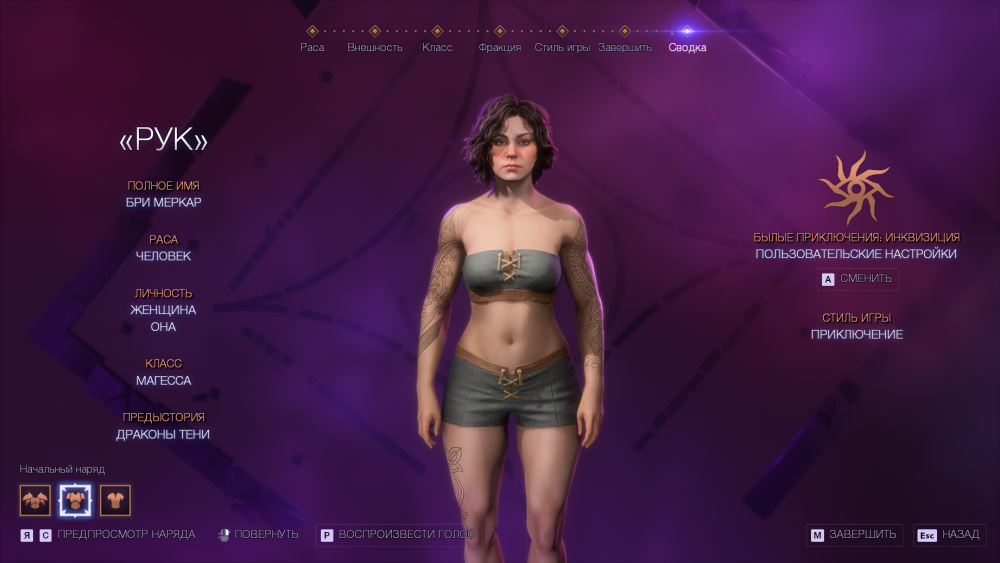Open the Внешность step
The height and width of the screenshot is (563, 1000).
click(375, 47)
